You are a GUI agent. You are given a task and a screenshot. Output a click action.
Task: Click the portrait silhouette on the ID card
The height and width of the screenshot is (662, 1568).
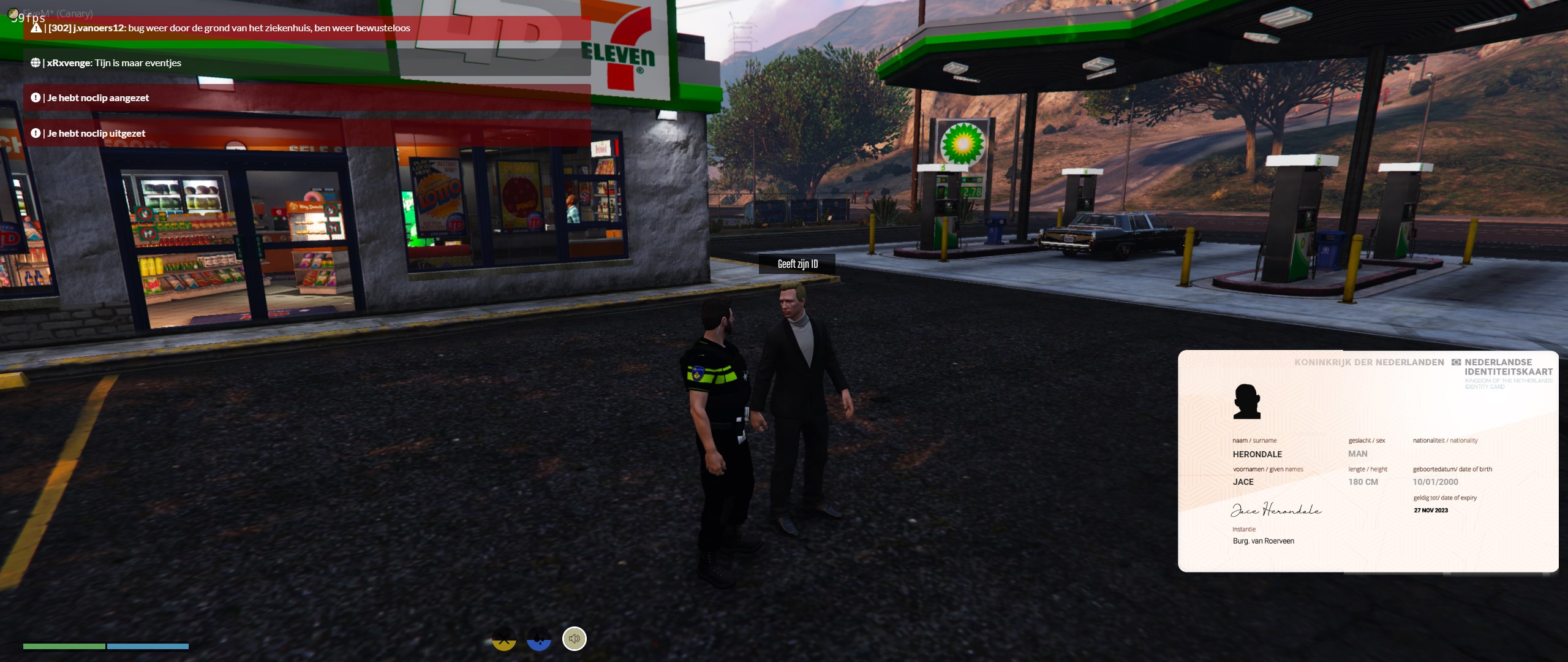pyautogui.click(x=1246, y=401)
